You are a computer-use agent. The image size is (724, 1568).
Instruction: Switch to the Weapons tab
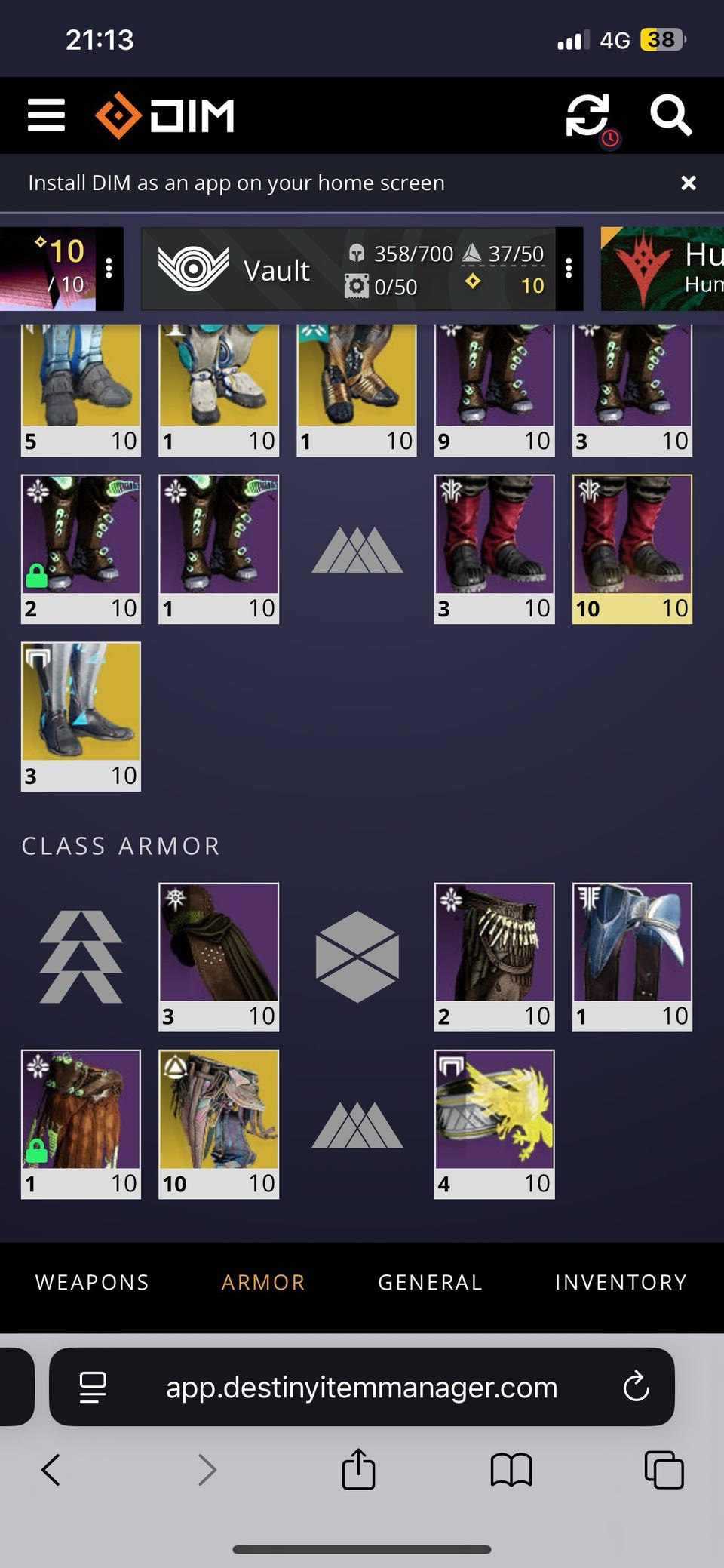tap(92, 1282)
